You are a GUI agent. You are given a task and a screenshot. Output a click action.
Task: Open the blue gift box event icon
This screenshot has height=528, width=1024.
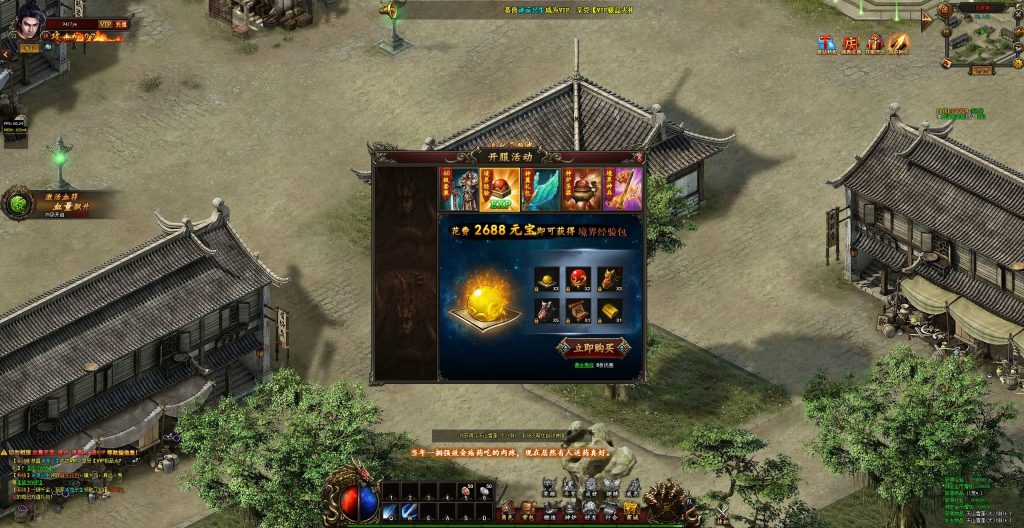click(826, 43)
